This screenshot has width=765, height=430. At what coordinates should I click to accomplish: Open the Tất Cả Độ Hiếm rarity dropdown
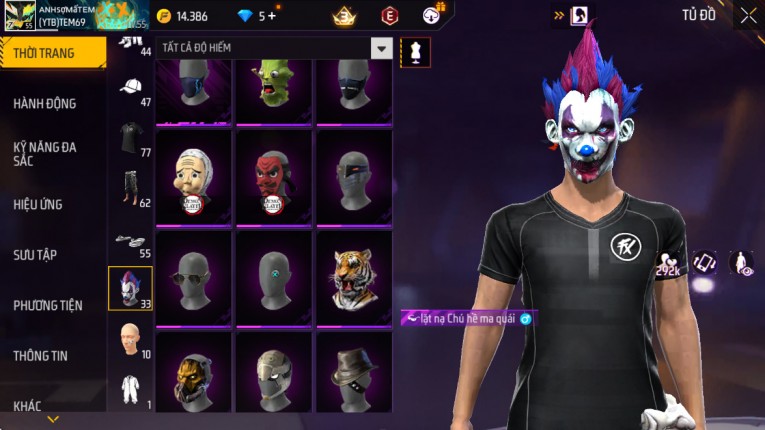(381, 48)
